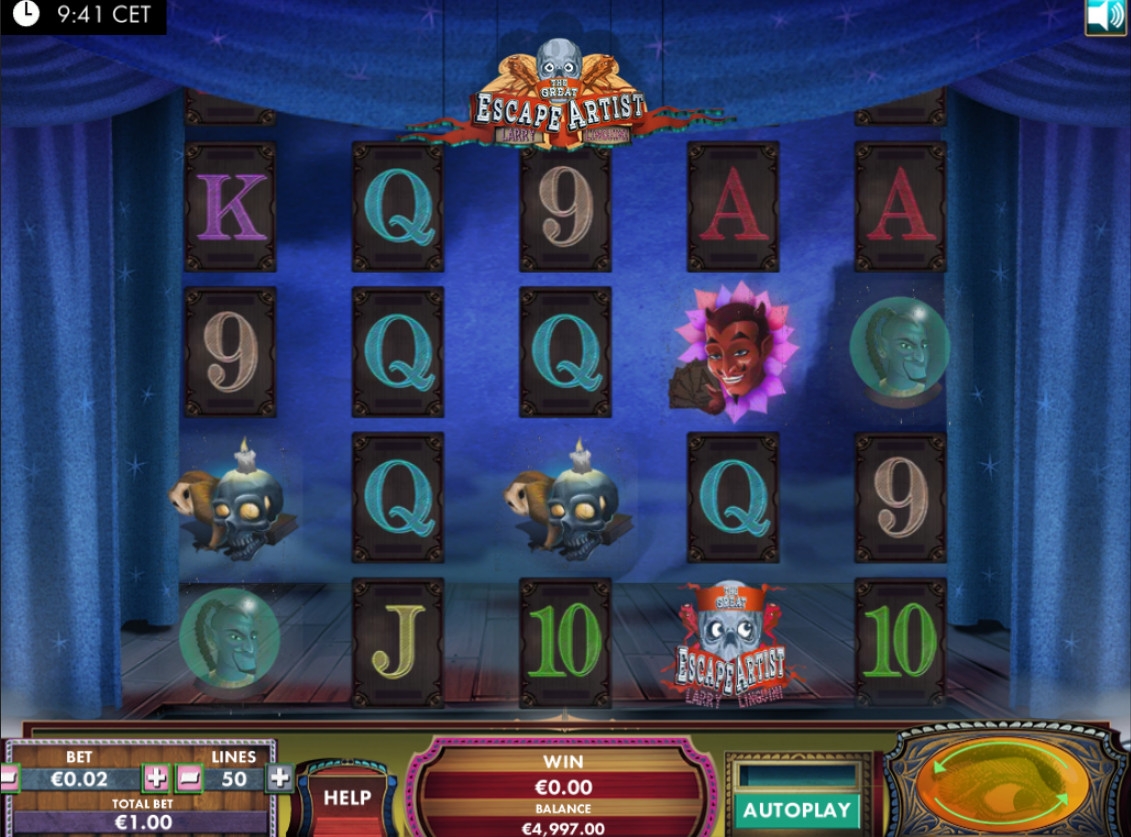Increase the bet amount

[x=157, y=778]
